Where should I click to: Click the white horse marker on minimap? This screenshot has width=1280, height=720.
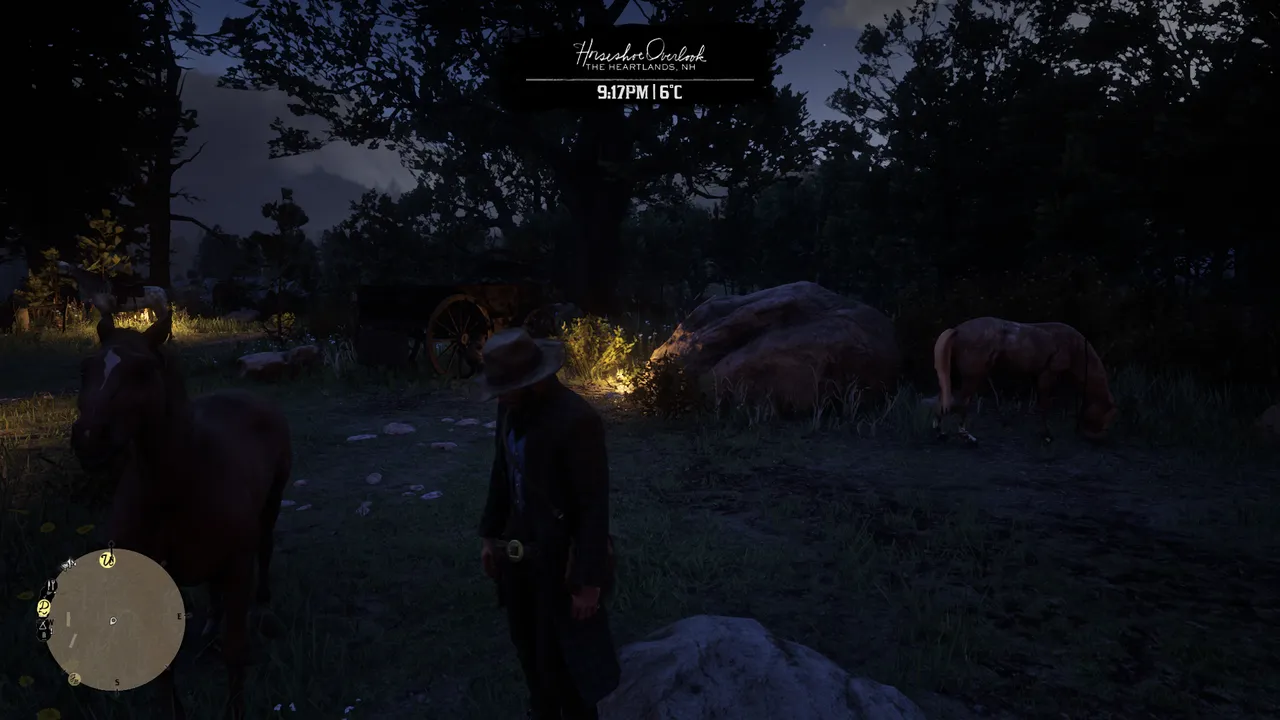click(x=68, y=564)
